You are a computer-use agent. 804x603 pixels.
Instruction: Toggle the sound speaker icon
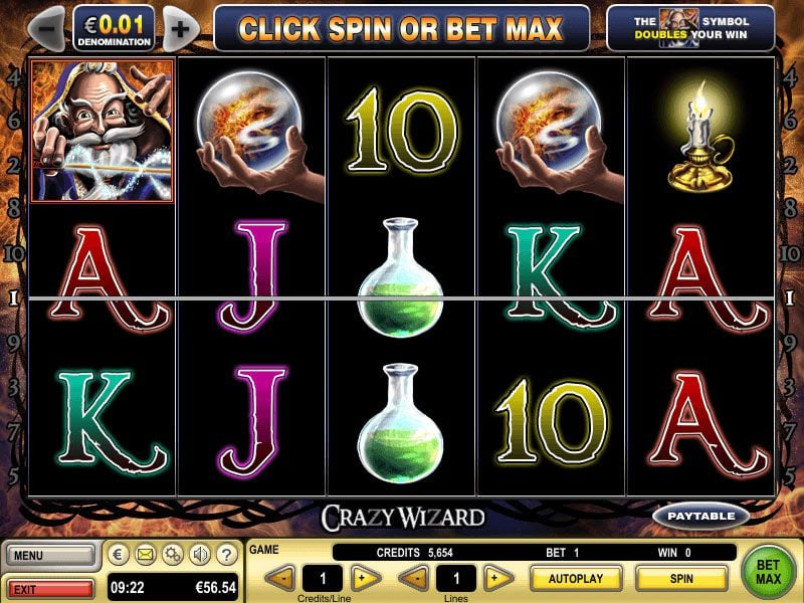tap(200, 554)
